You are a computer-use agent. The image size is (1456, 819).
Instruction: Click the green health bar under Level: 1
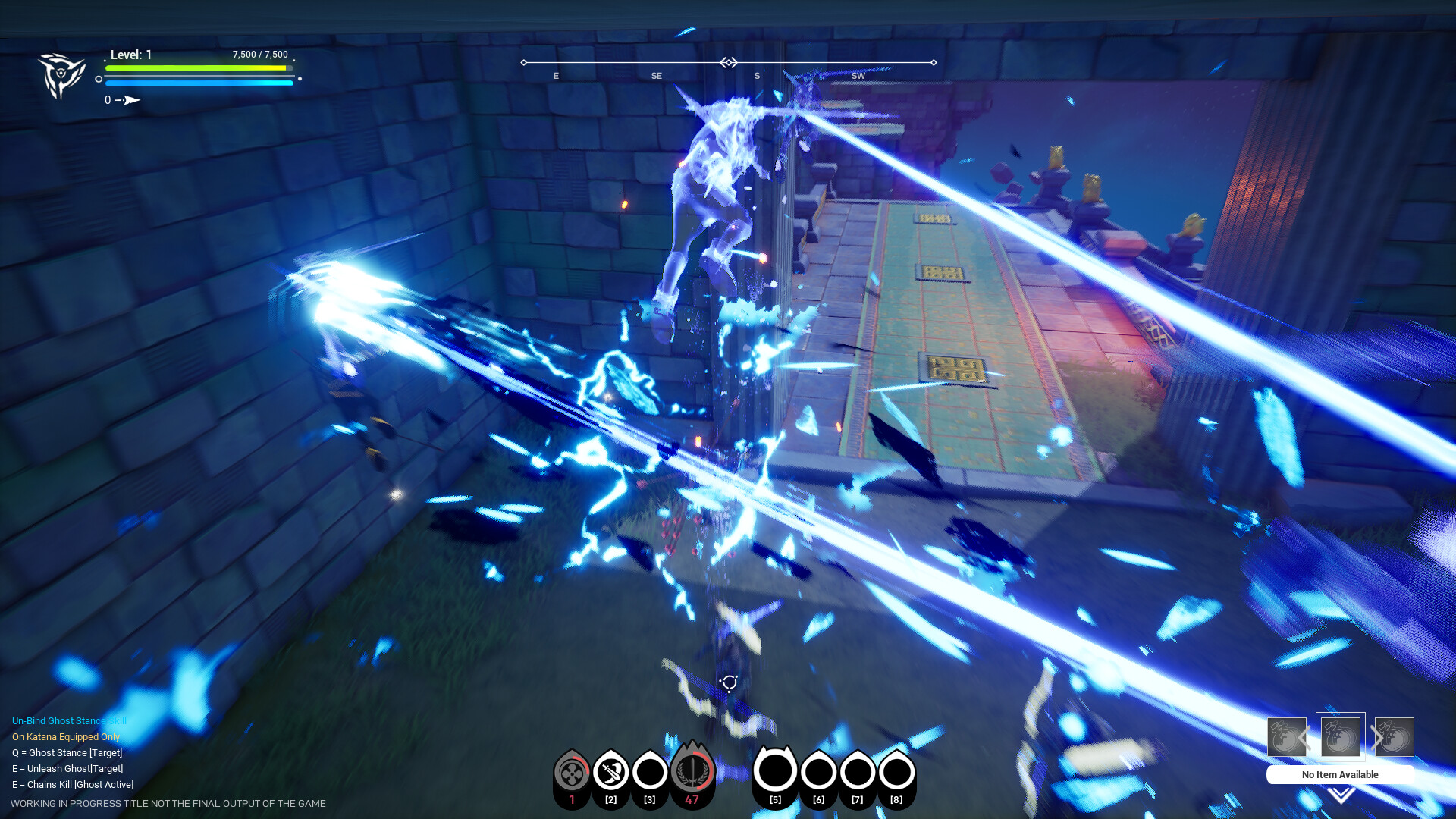tap(199, 68)
